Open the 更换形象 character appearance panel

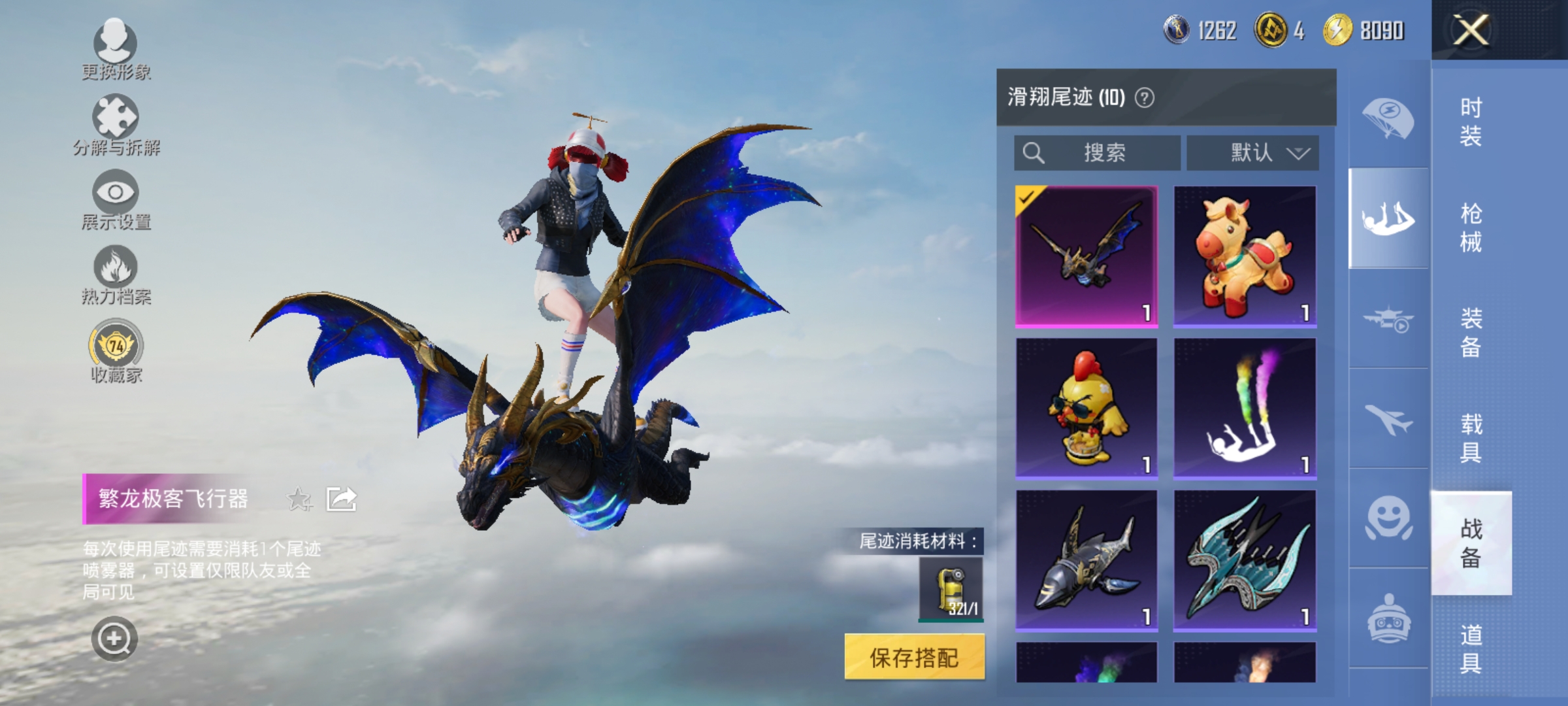point(114,52)
